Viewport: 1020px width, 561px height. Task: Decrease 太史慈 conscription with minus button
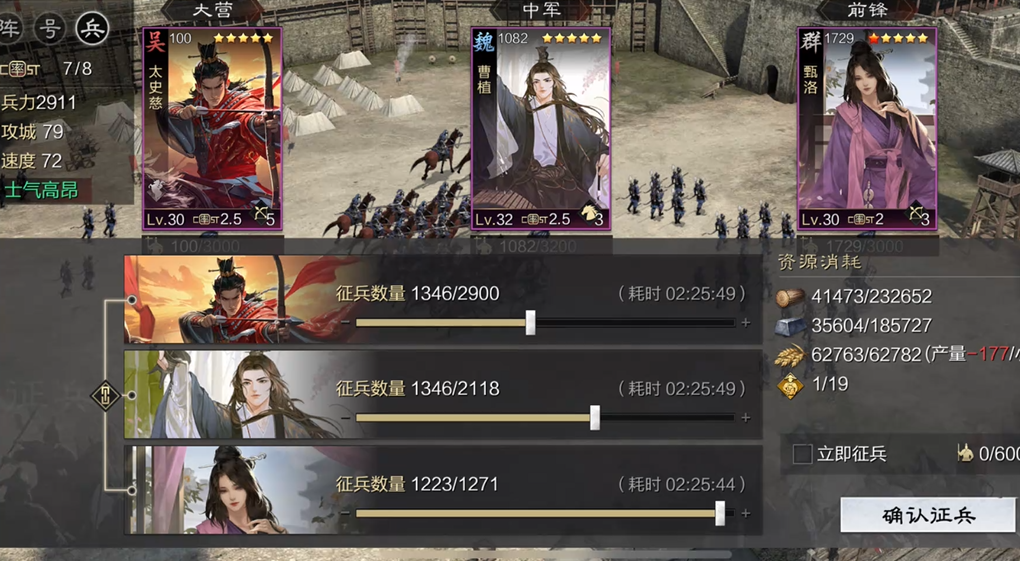tap(345, 323)
